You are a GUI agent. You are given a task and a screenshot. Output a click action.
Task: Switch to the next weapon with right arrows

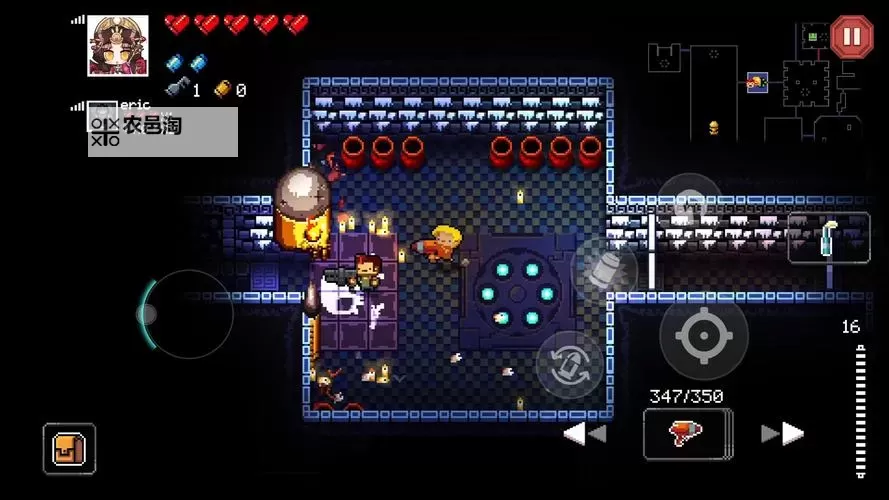pyautogui.click(x=782, y=433)
